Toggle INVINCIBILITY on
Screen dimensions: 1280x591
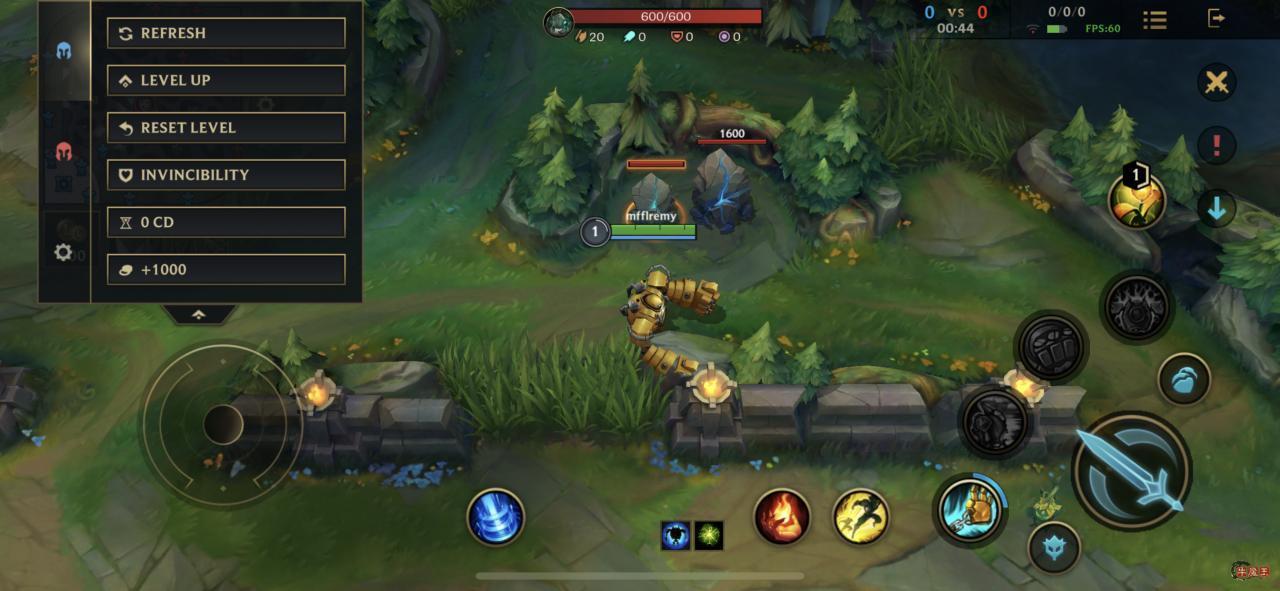pyautogui.click(x=226, y=175)
